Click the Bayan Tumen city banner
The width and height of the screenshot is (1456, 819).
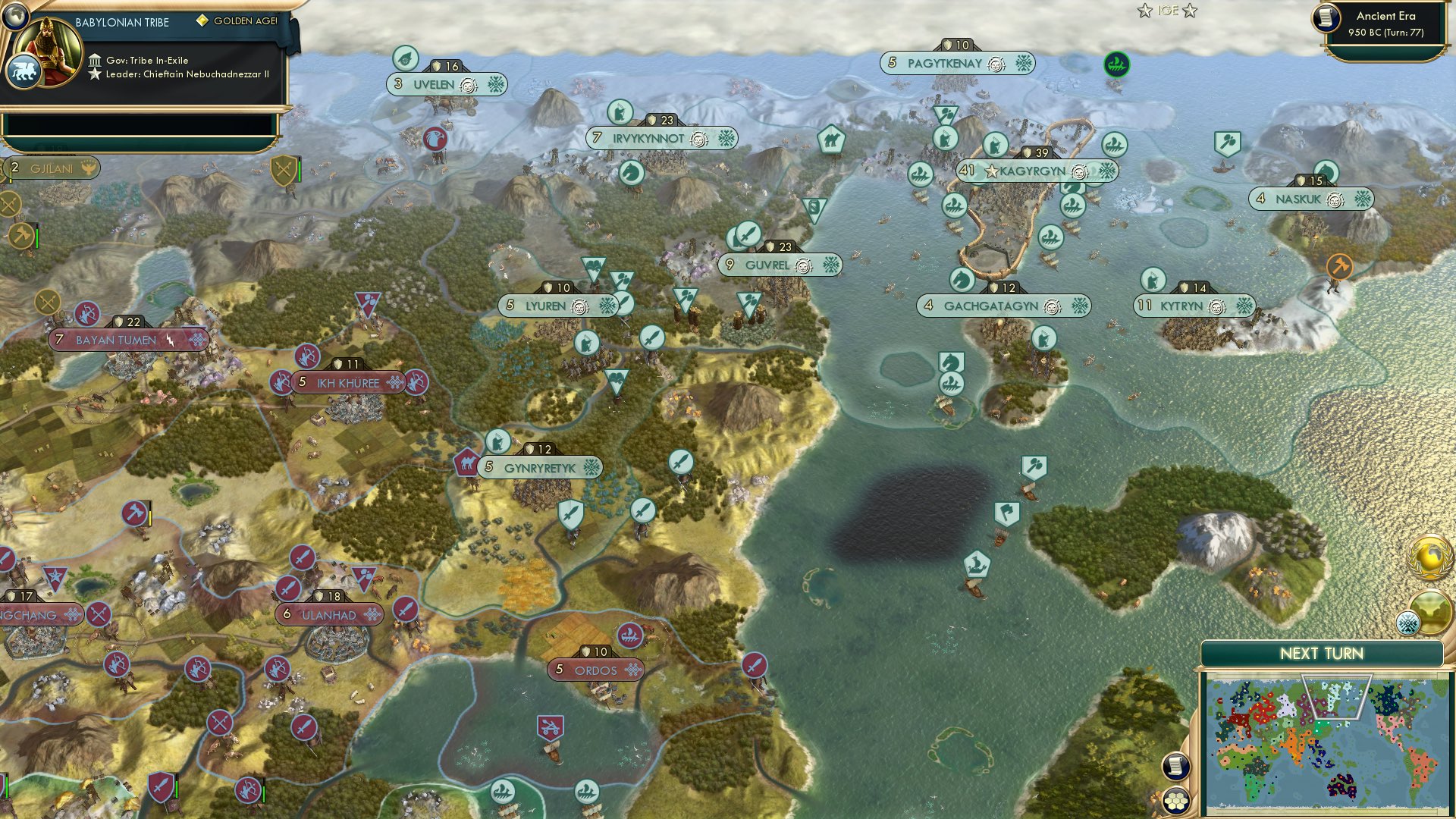click(115, 340)
